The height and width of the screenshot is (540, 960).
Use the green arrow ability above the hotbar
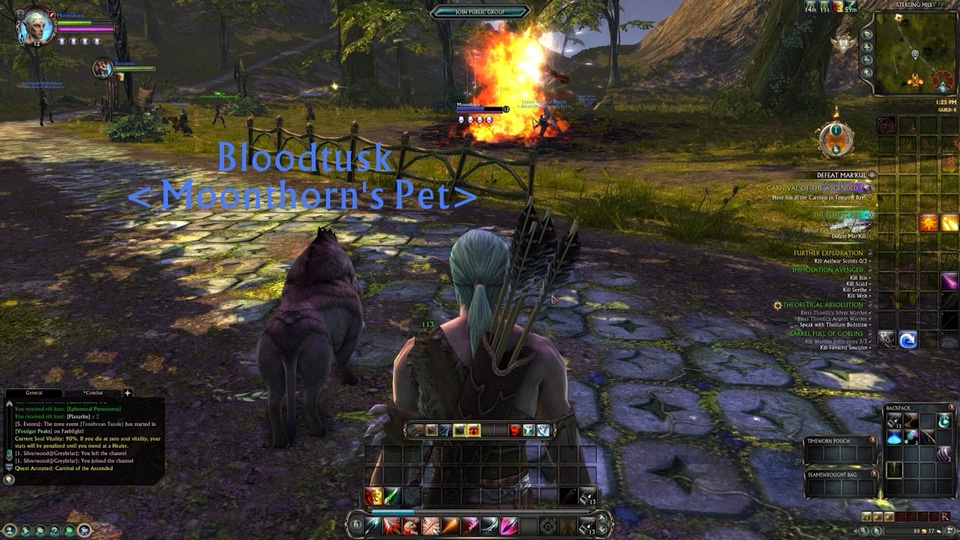[393, 496]
